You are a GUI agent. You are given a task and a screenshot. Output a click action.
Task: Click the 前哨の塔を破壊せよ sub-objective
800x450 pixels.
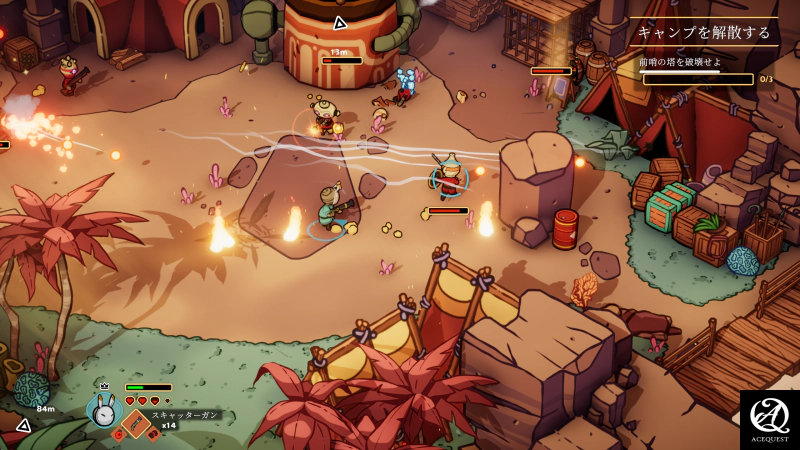click(680, 62)
